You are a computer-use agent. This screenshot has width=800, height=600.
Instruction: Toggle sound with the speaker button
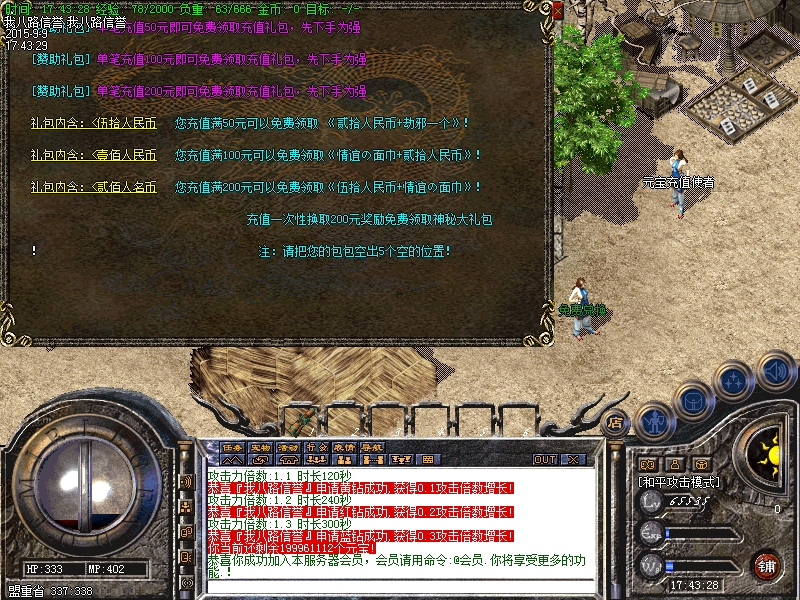click(774, 371)
